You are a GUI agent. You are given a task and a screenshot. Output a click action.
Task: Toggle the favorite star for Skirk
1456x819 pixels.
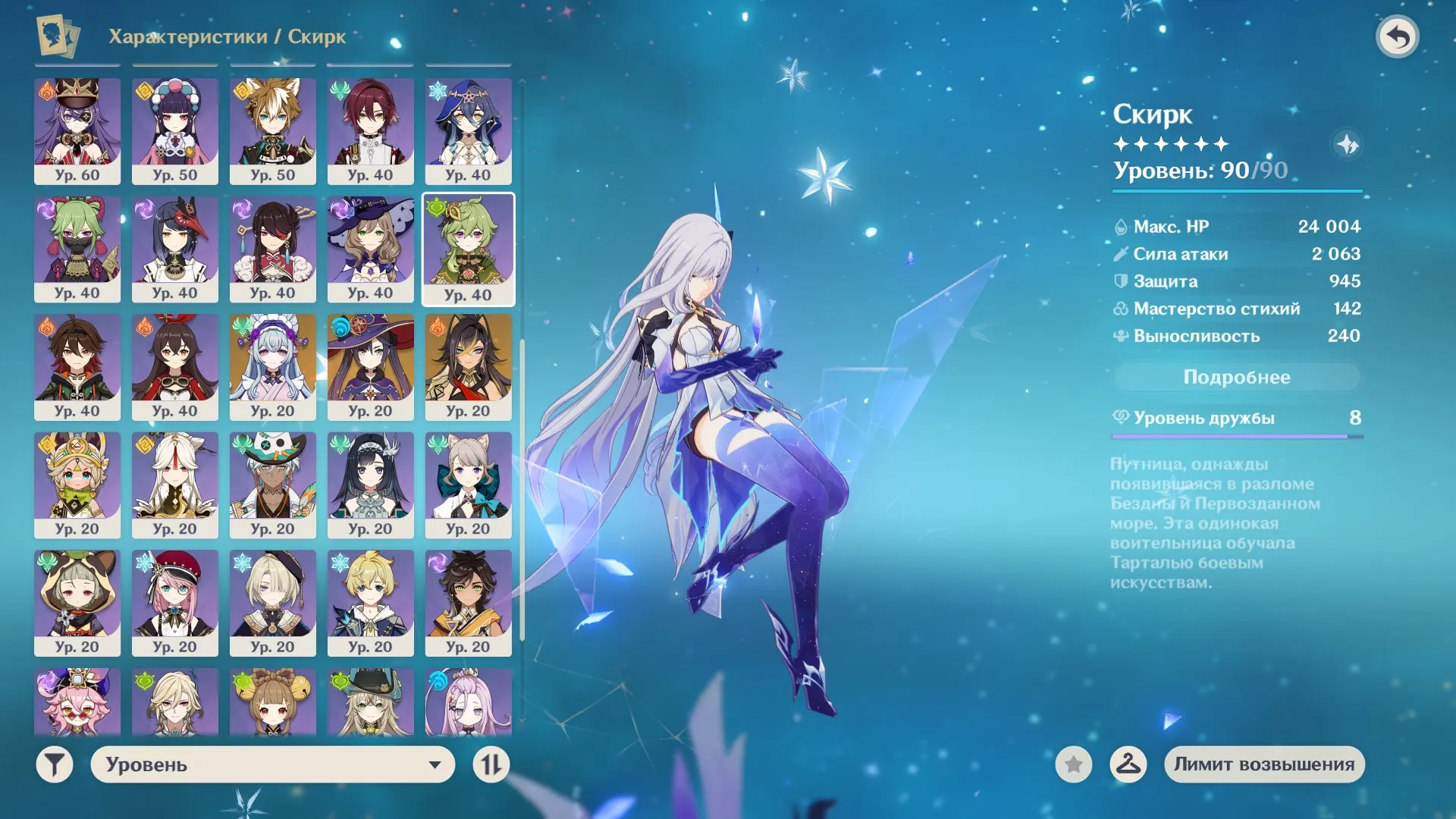coord(1072,765)
